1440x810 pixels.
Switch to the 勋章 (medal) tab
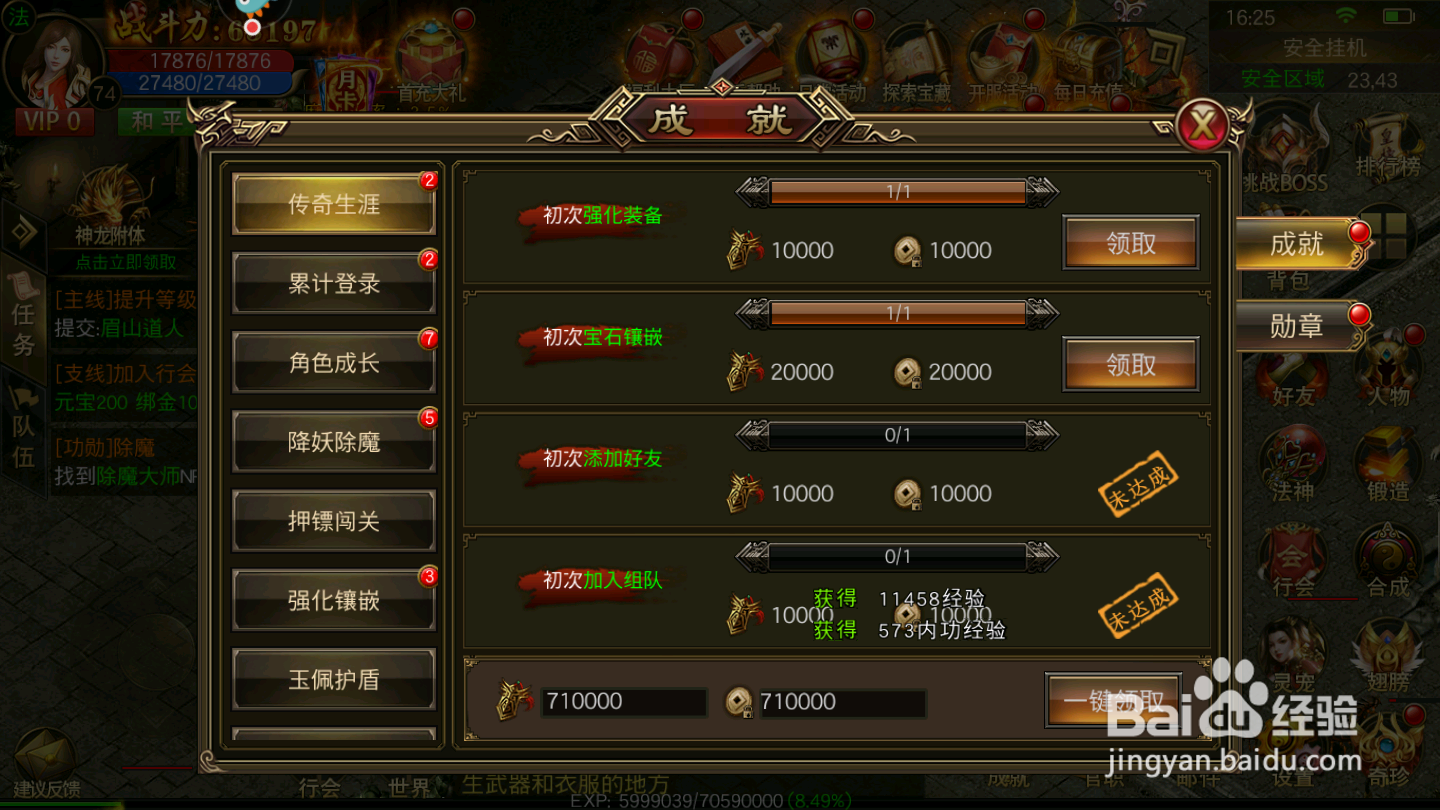point(1297,326)
